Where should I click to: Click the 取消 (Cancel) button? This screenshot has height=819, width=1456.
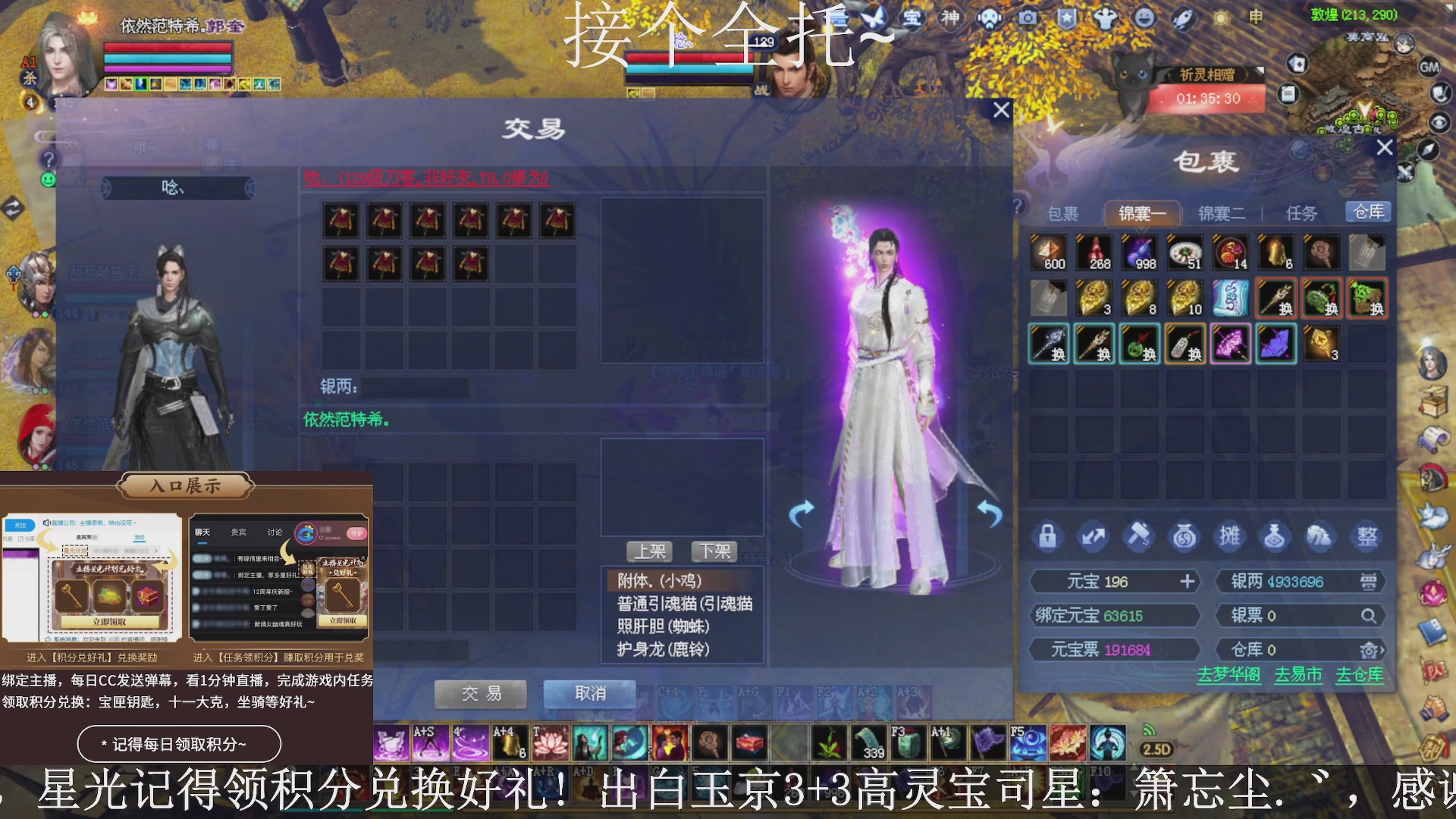click(589, 693)
